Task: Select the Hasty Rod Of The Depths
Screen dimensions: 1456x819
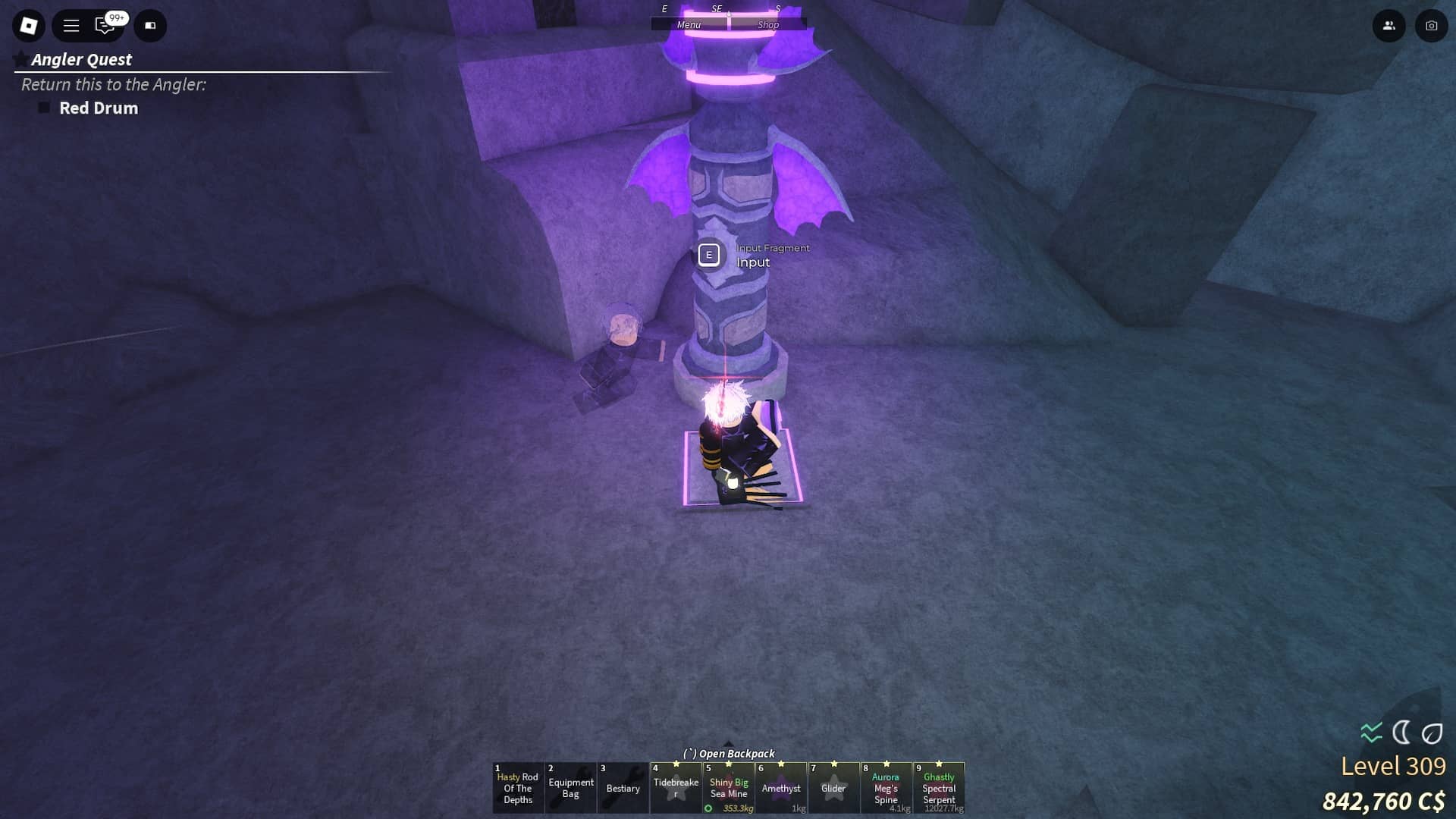Action: 518,788
